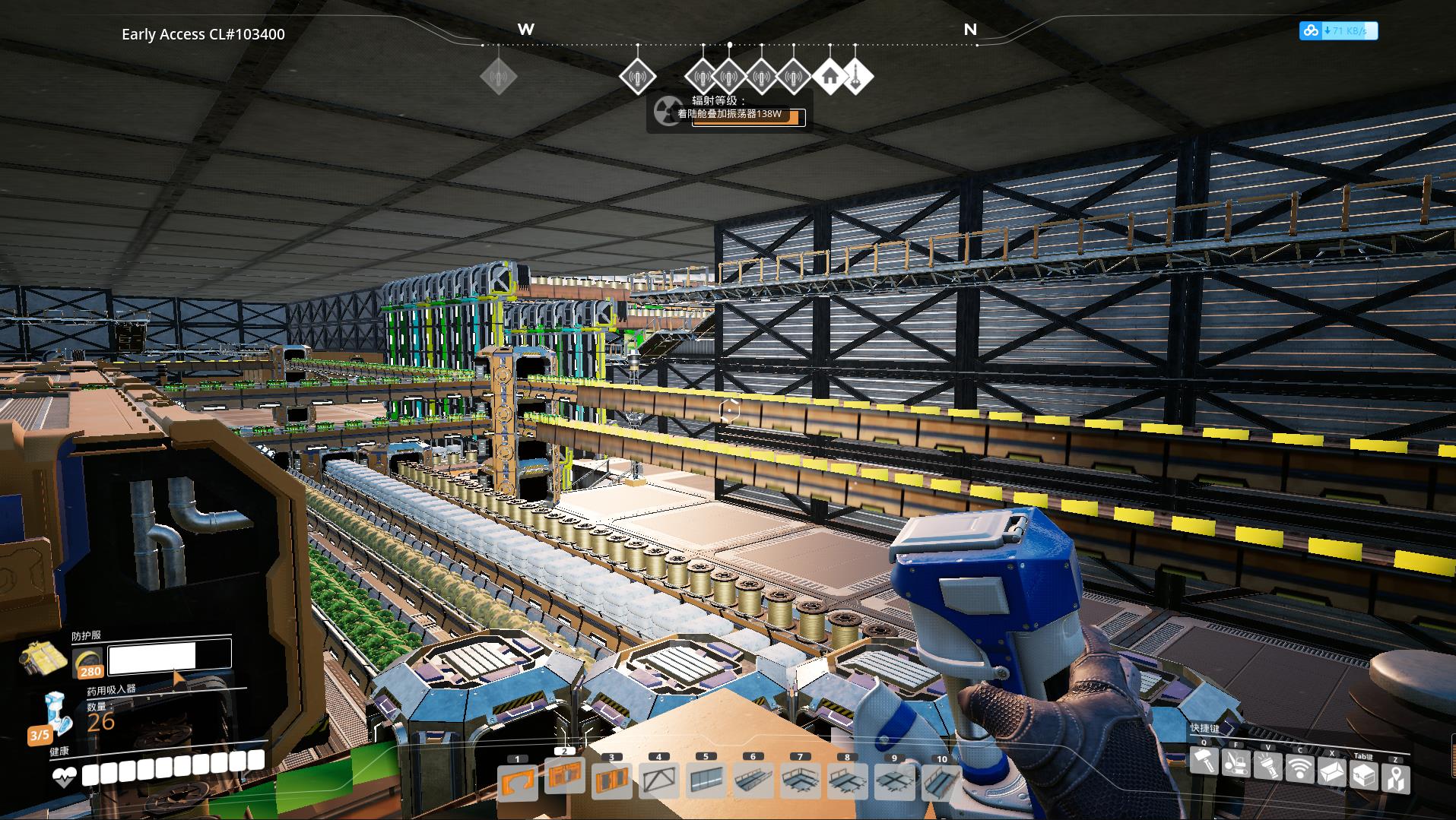The image size is (1456, 820).
Task: Select the orange curved piece in hotbar slot 1
Action: point(518,783)
